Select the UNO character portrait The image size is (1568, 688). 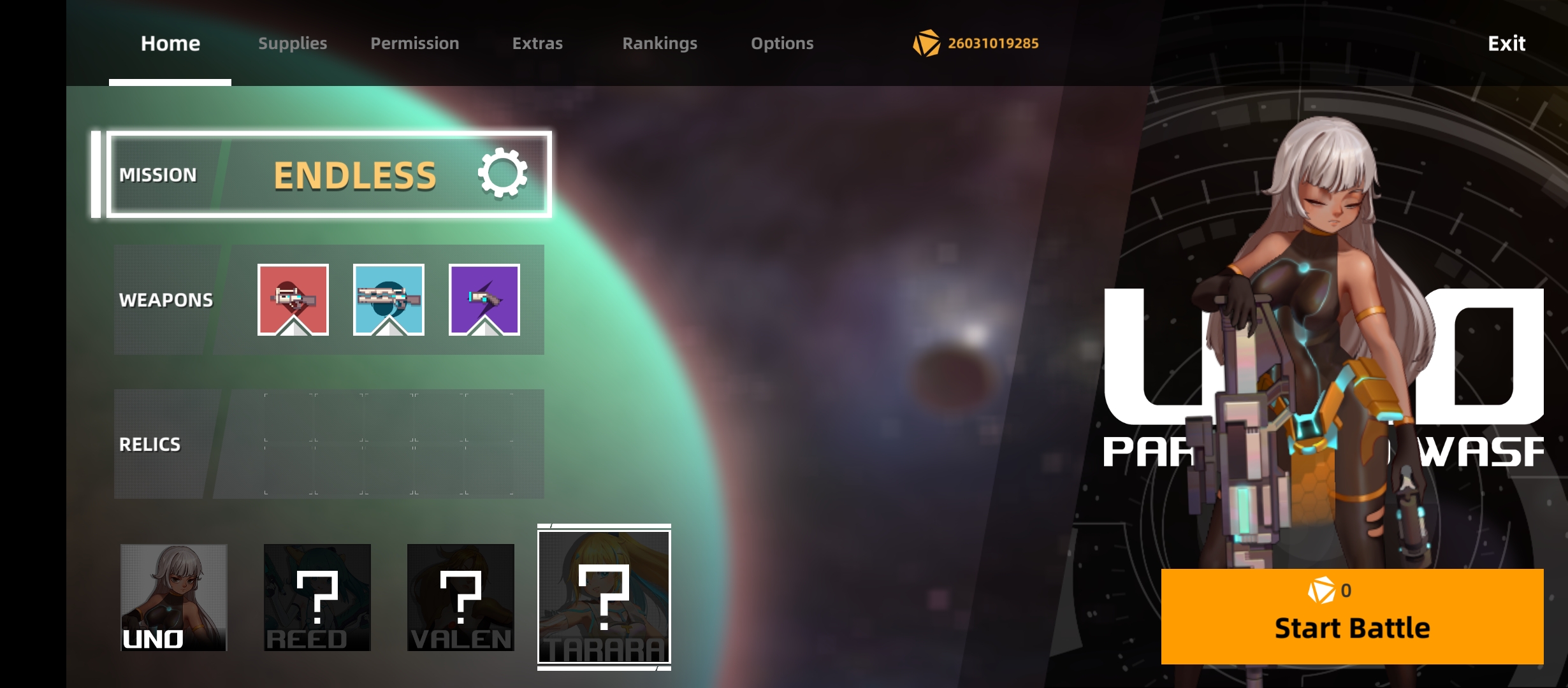point(174,599)
